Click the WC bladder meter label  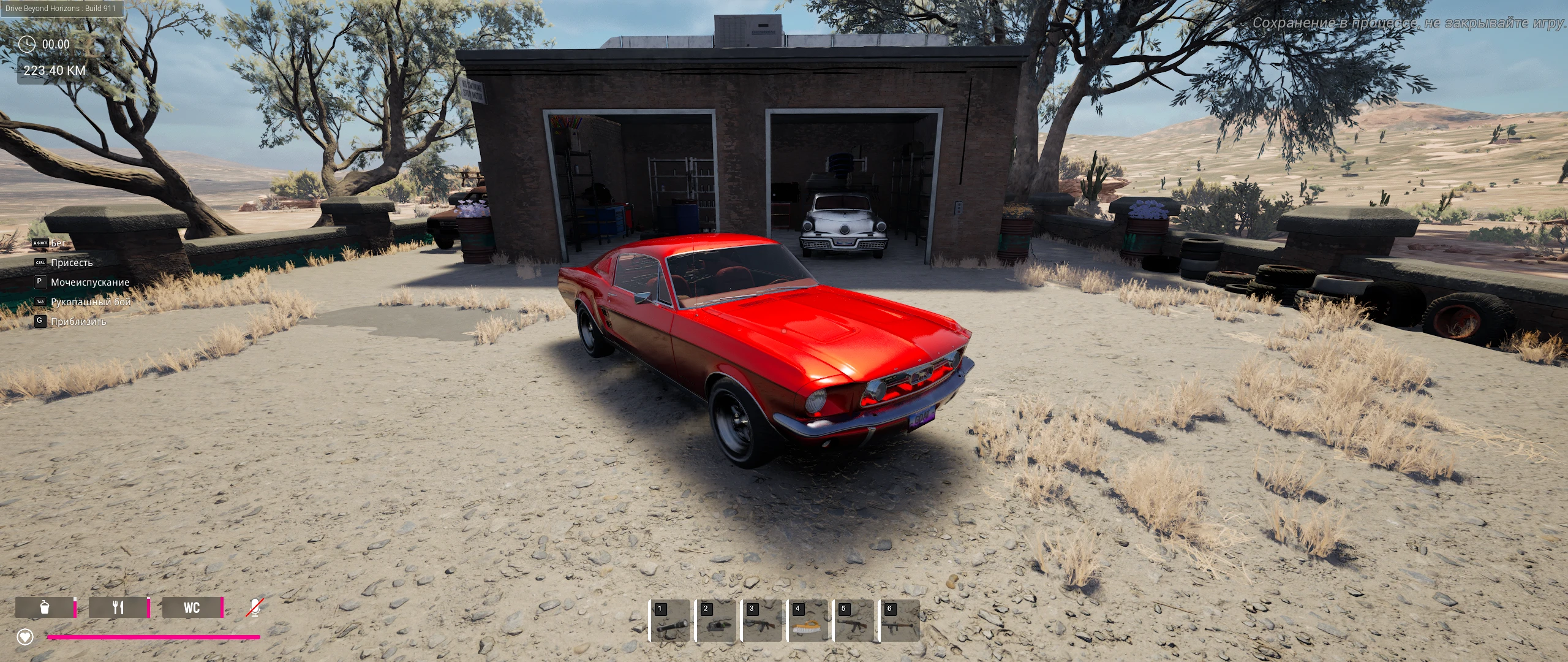click(192, 609)
